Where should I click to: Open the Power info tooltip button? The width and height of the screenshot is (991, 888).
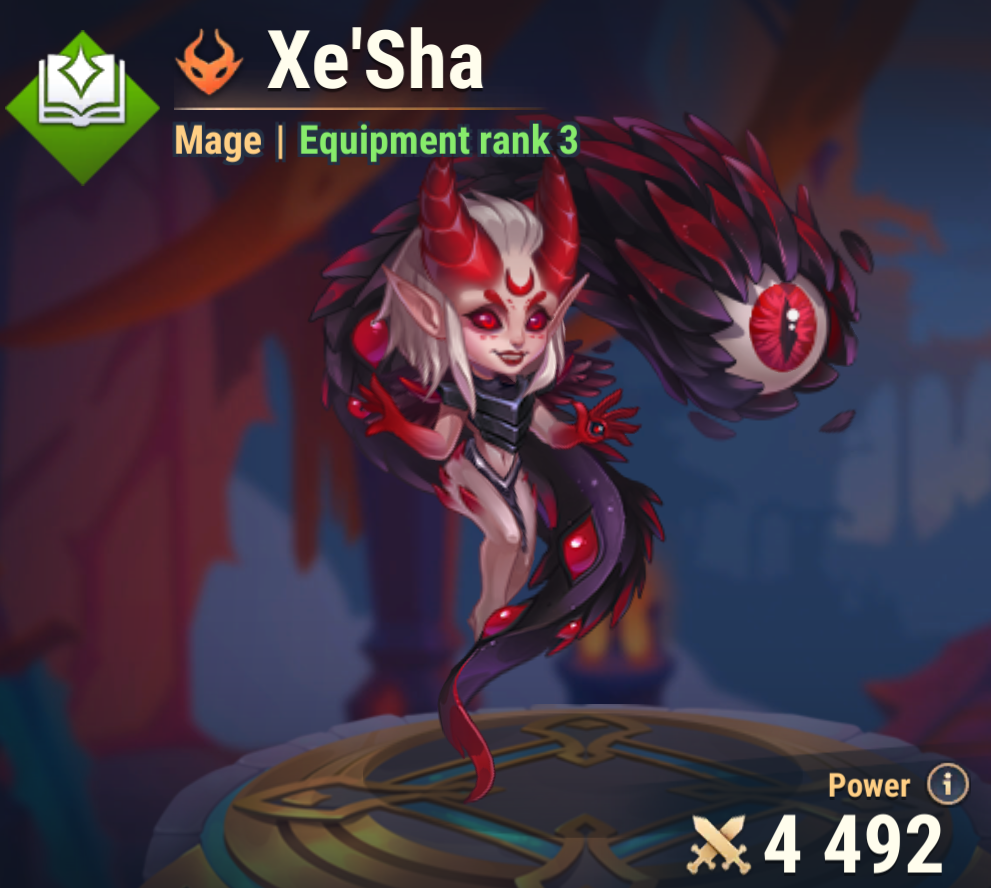pyautogui.click(x=947, y=785)
